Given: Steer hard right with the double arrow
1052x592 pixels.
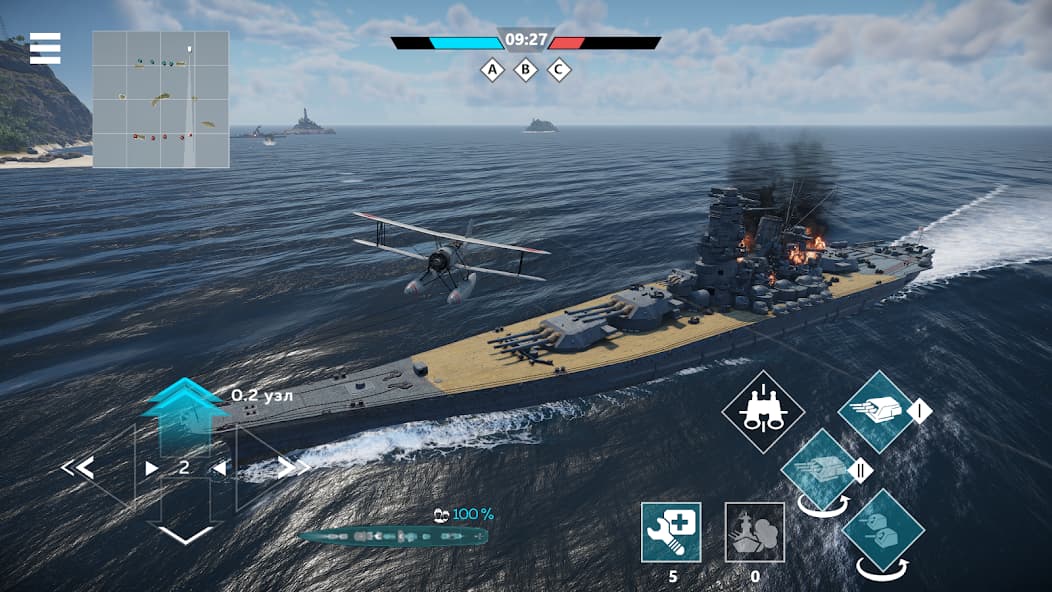Looking at the screenshot, I should (293, 467).
